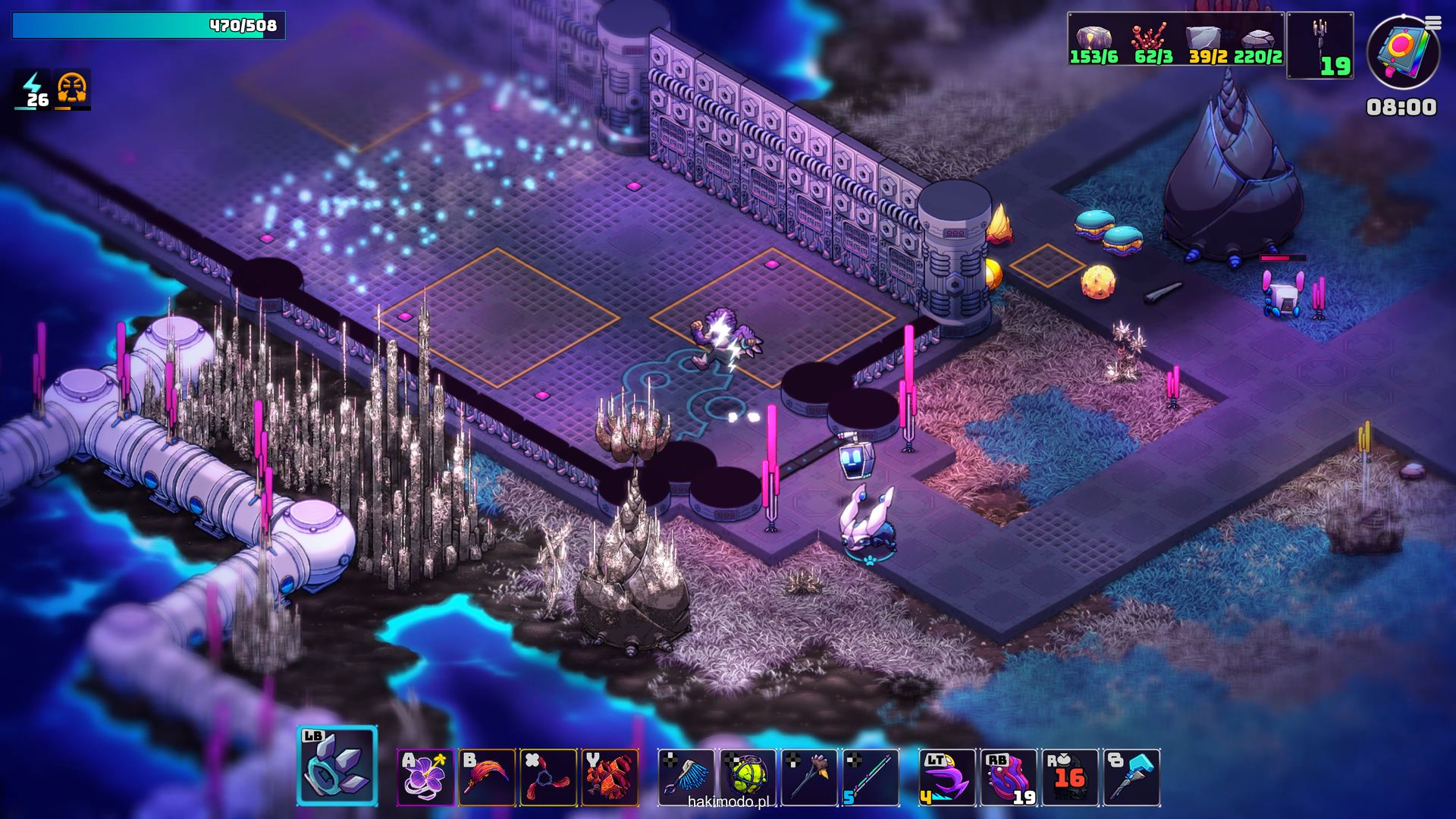Image resolution: width=1456 pixels, height=819 pixels.
Task: Use the pink tentacle consumable slot
Action: coord(1009,777)
